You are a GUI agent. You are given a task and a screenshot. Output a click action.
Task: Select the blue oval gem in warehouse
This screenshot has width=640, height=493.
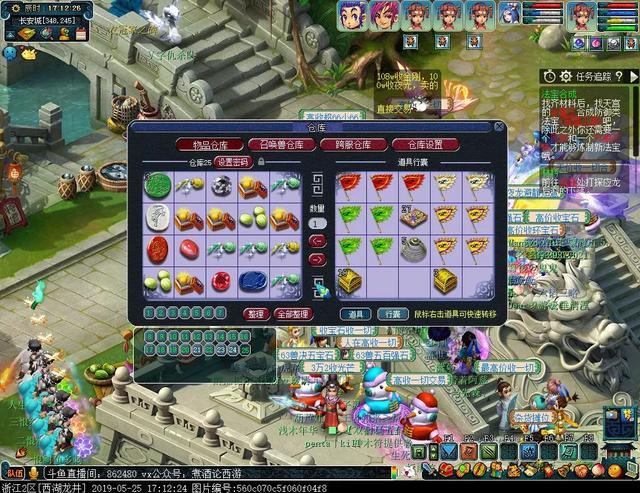[252, 281]
